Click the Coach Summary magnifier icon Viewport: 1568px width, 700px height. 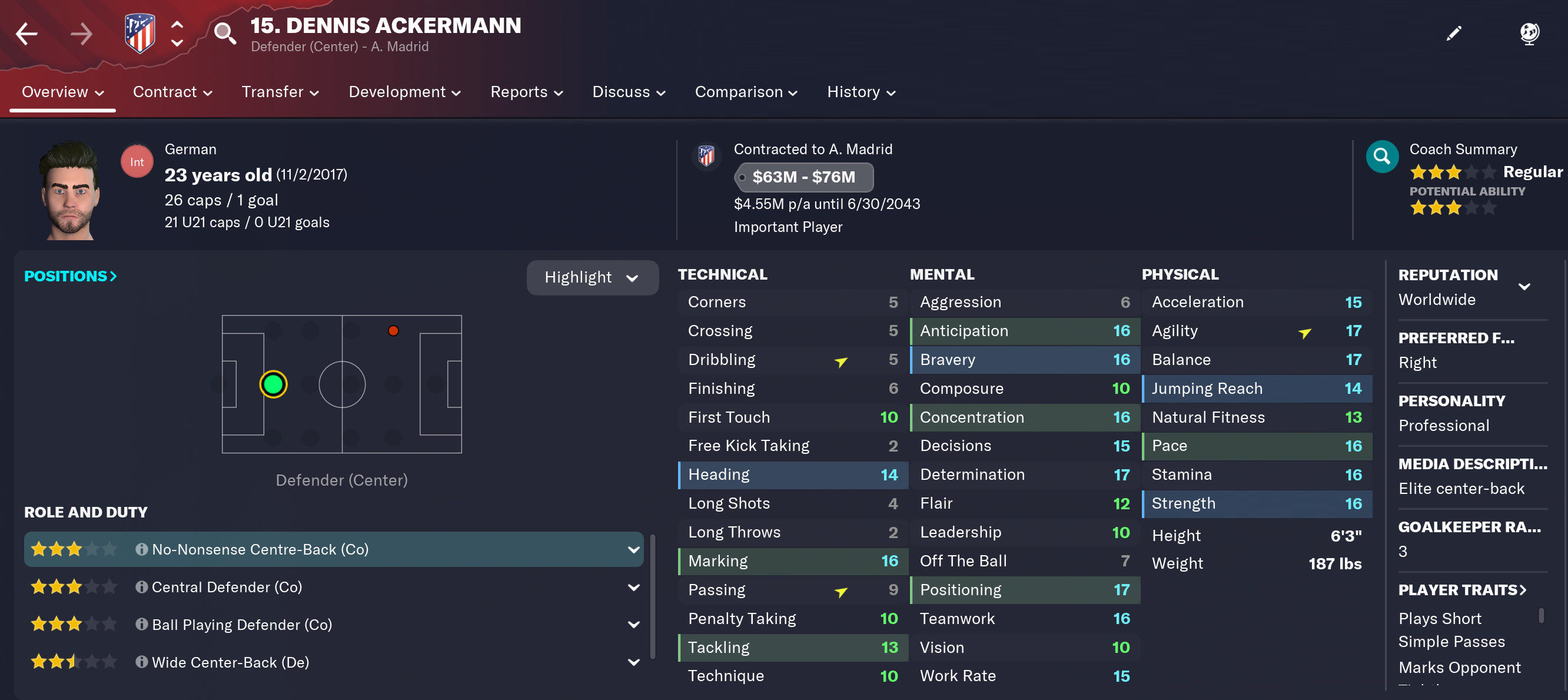tap(1382, 157)
